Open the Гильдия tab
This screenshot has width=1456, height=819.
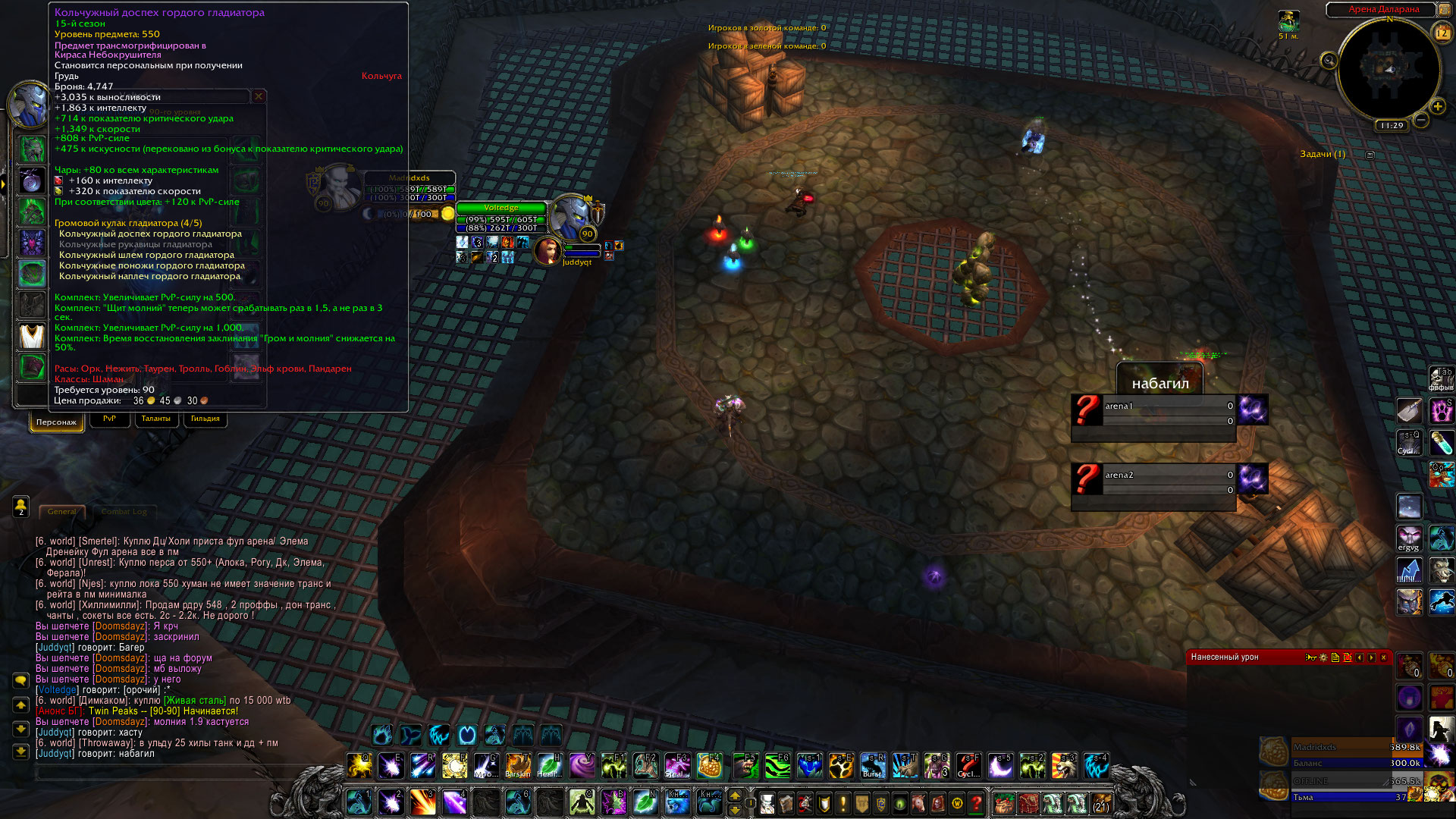[205, 419]
